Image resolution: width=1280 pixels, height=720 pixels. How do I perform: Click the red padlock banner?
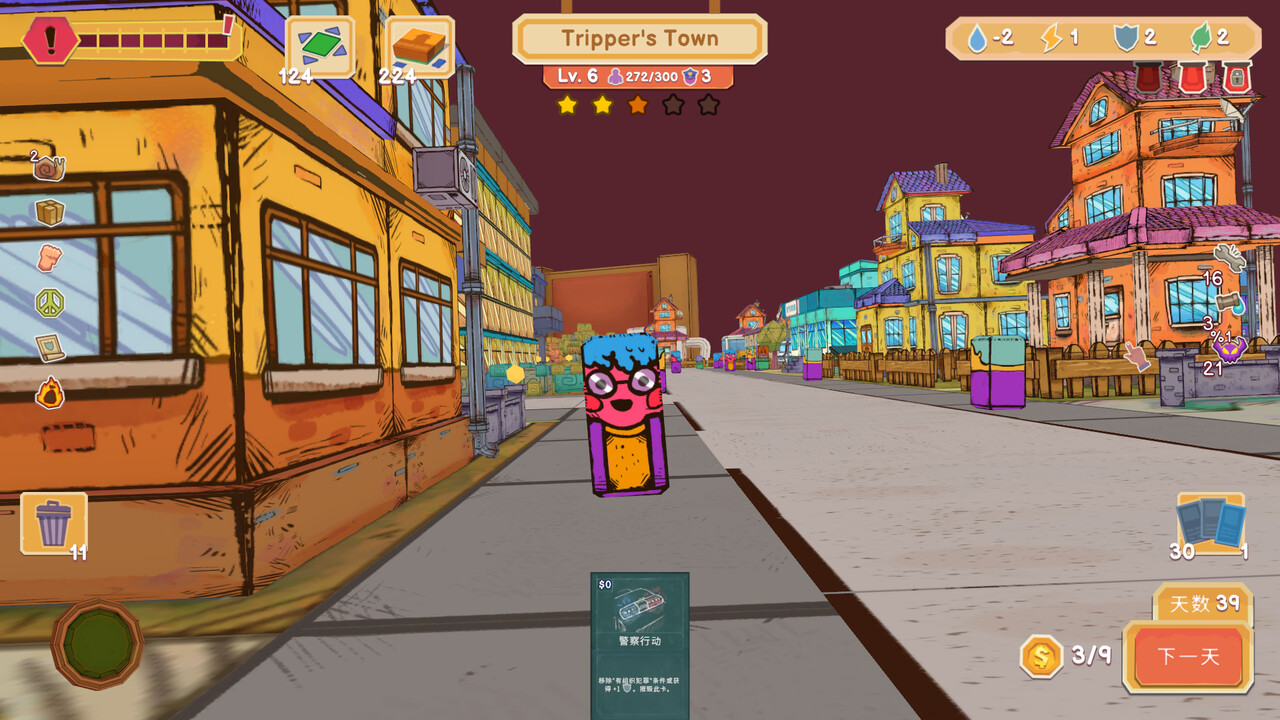coord(1237,77)
